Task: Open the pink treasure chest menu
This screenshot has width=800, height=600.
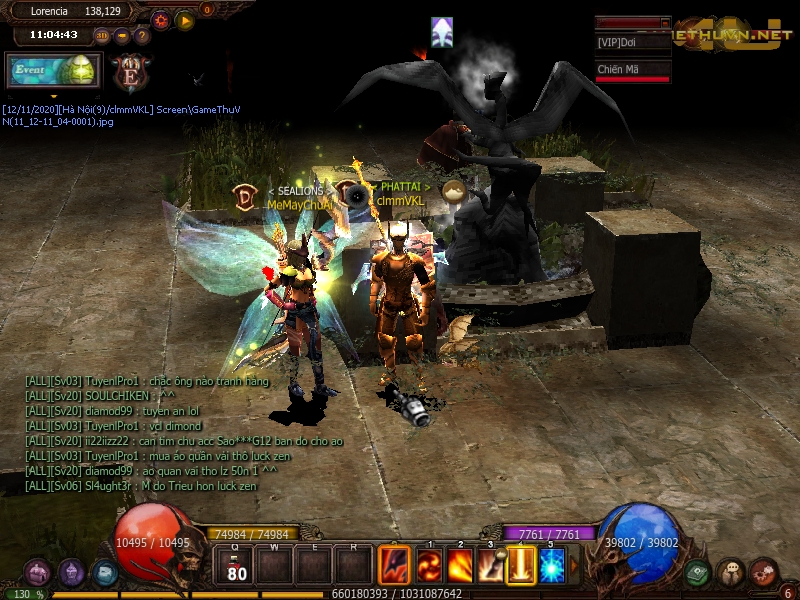Action: click(x=38, y=573)
